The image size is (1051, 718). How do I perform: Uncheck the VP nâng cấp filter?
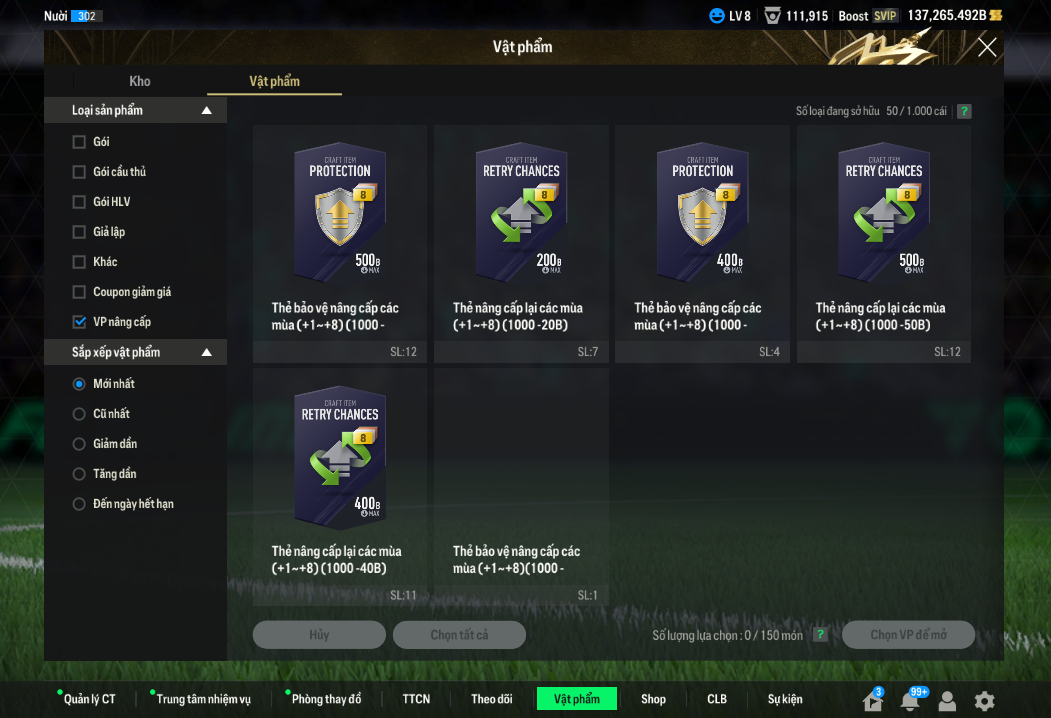(x=79, y=322)
